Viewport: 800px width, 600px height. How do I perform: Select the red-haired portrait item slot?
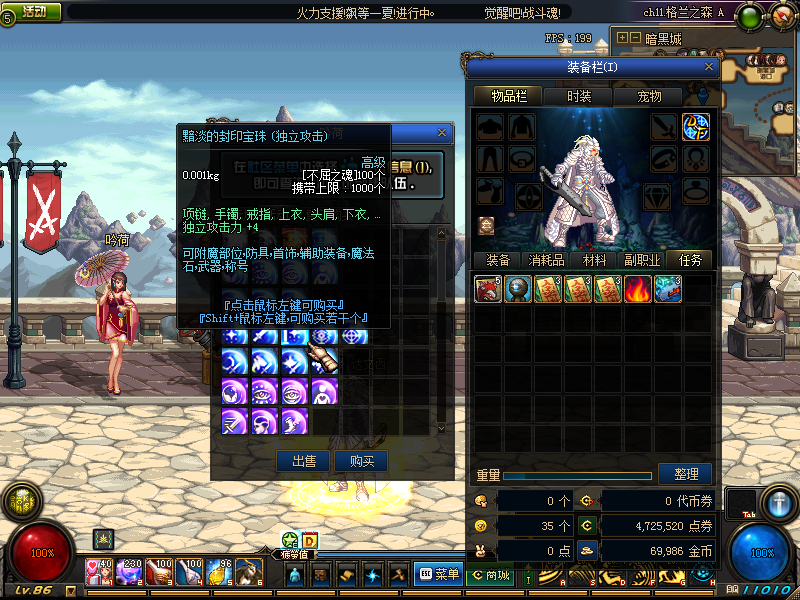pyautogui.click(x=487, y=289)
